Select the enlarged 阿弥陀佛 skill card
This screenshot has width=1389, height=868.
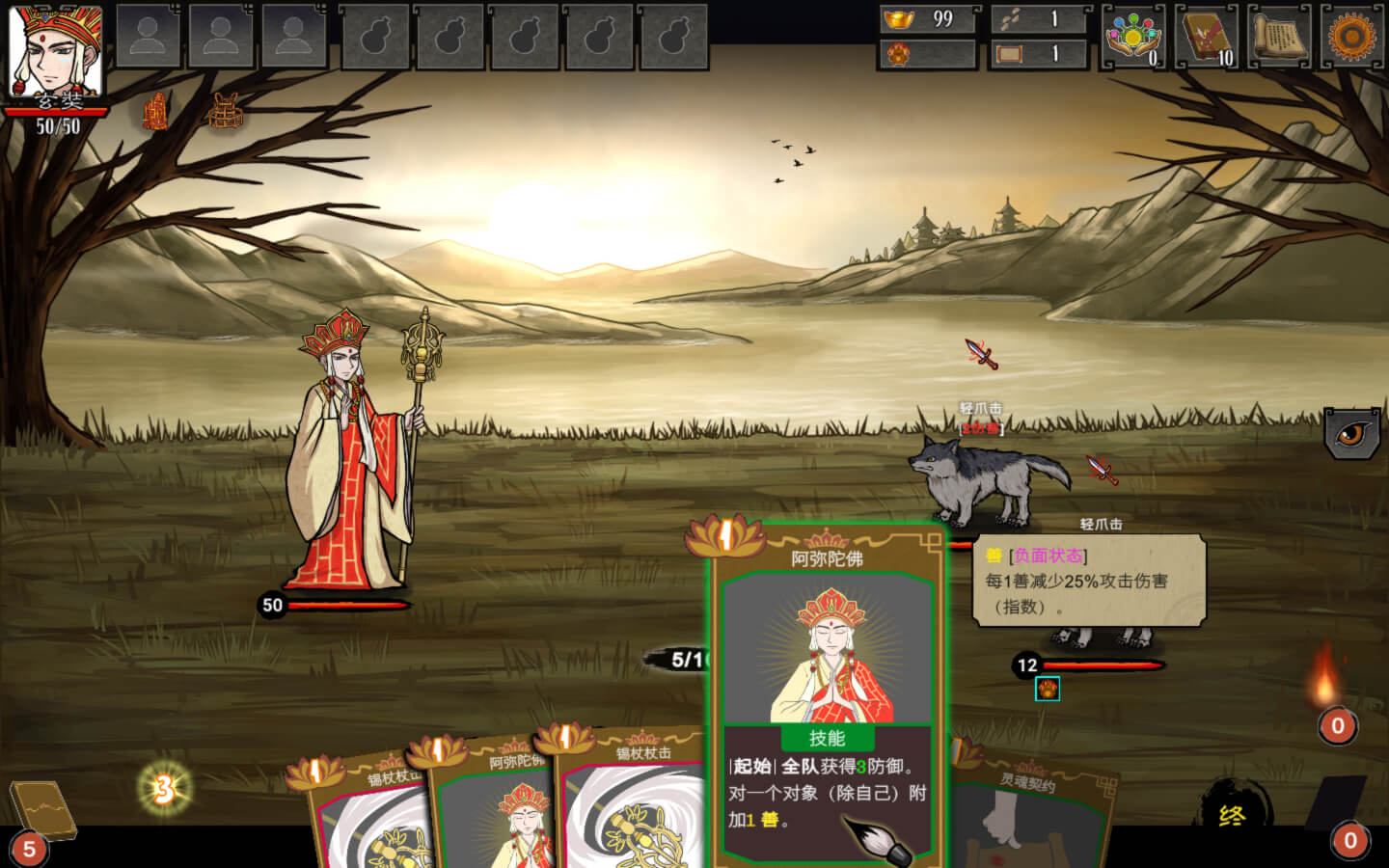(x=827, y=694)
